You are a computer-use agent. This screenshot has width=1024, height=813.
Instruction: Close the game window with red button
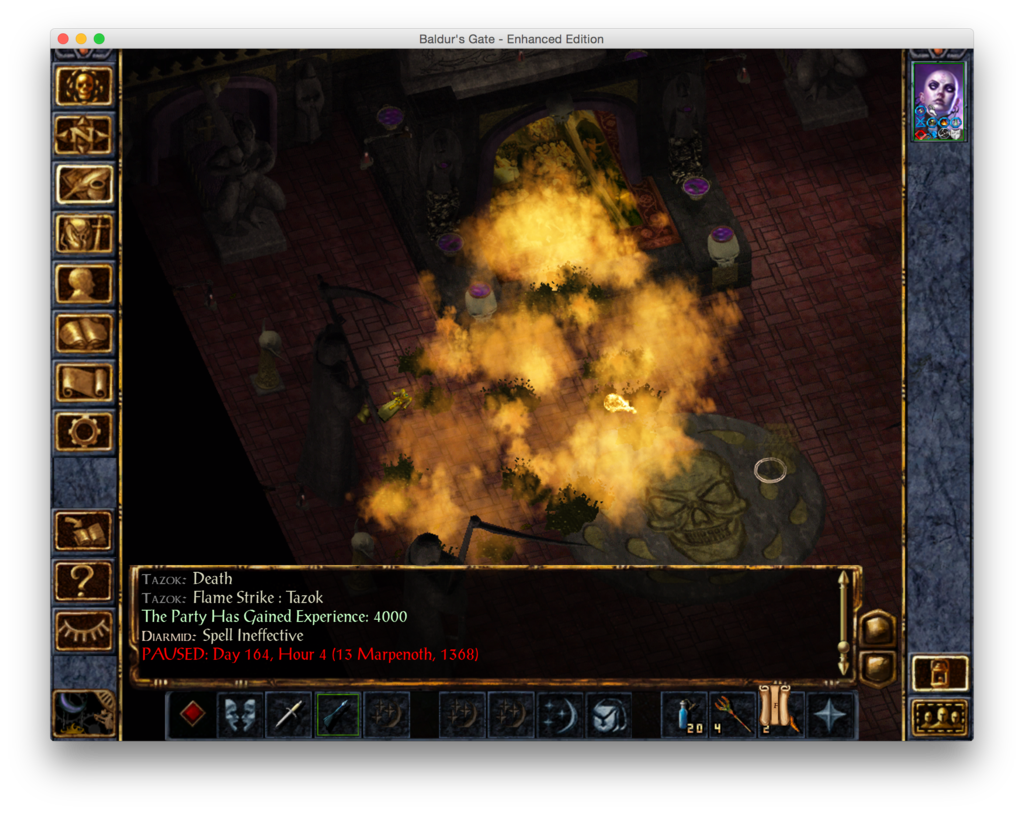[x=63, y=39]
